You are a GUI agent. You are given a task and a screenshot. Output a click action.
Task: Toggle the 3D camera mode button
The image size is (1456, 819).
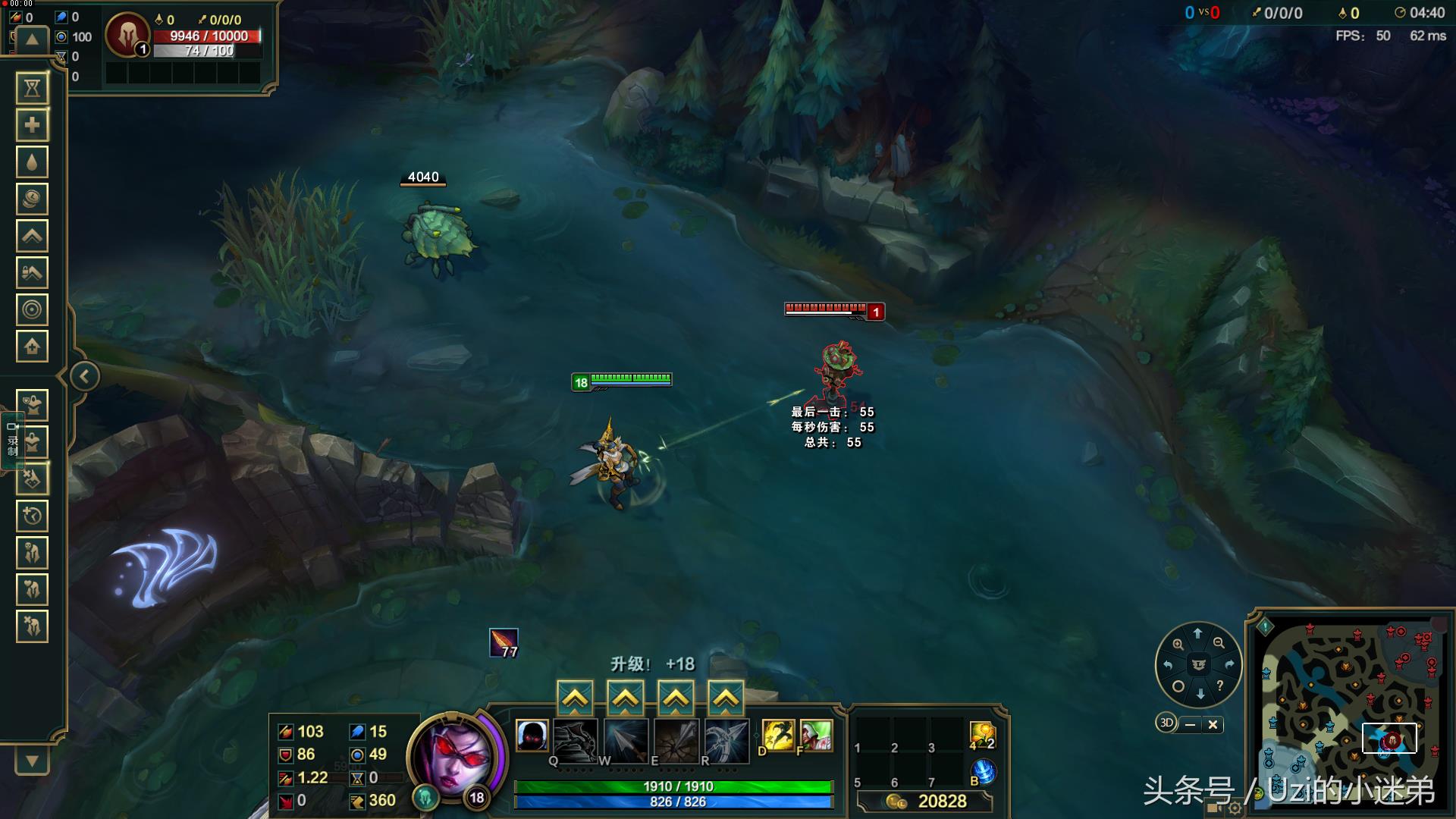click(x=1166, y=723)
